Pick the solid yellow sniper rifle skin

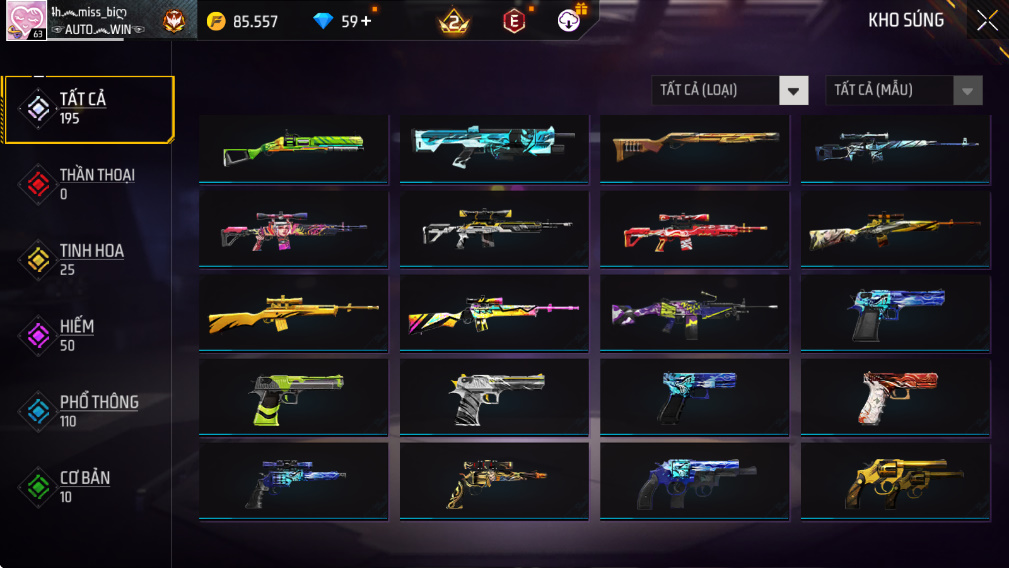293,312
